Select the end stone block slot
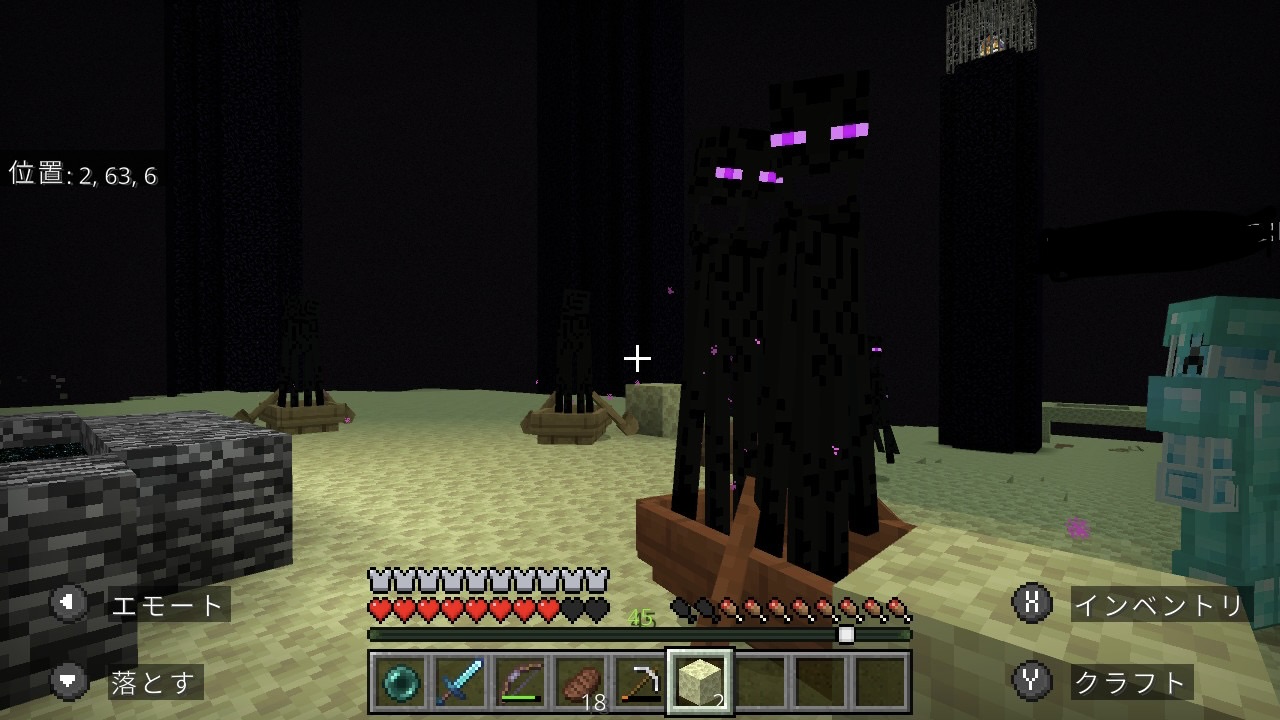This screenshot has width=1280, height=720. coord(700,682)
